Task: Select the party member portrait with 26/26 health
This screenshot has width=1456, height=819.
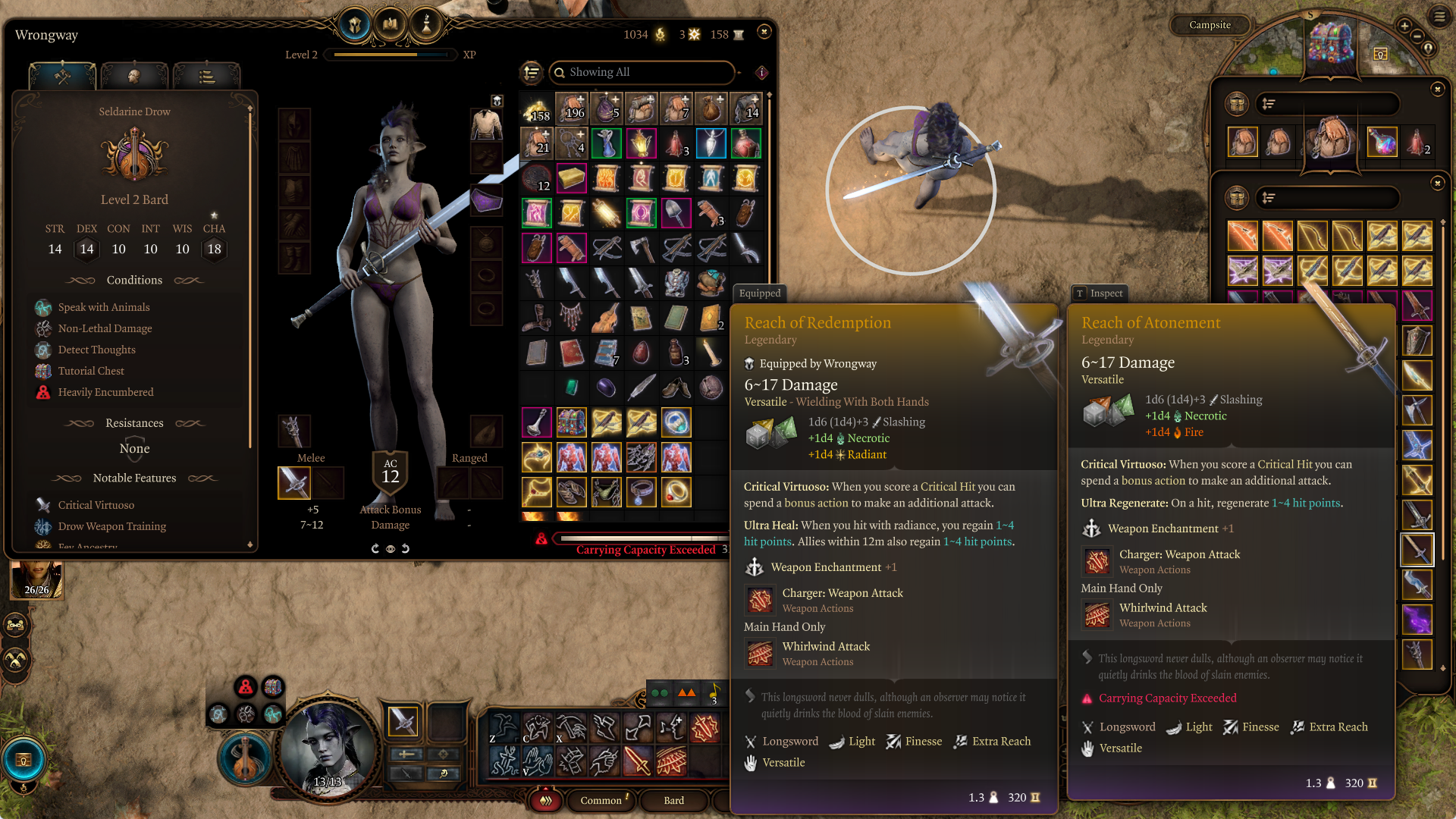Action: pos(36,579)
